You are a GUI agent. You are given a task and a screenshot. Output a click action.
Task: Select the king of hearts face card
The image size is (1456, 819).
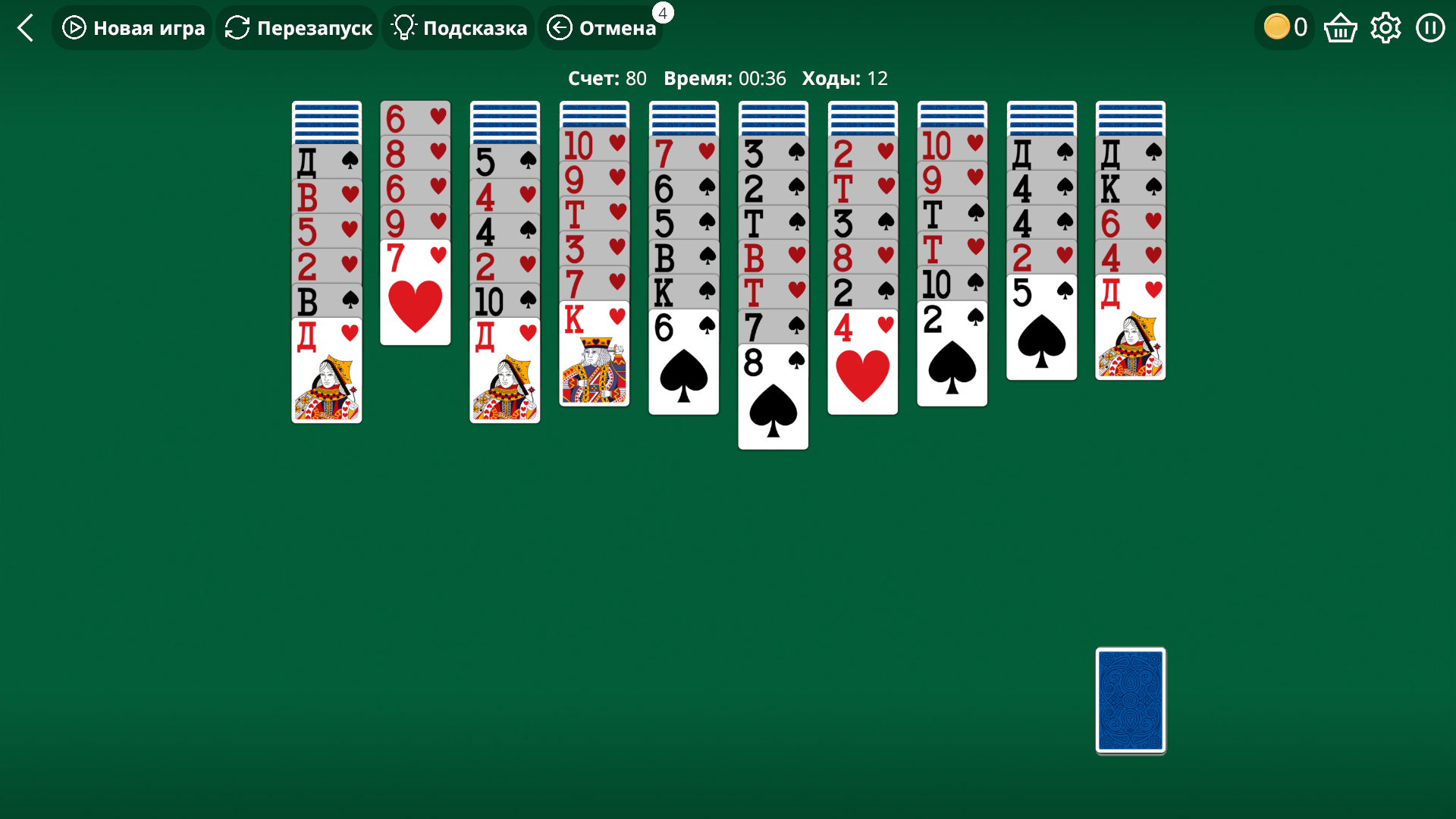click(594, 353)
